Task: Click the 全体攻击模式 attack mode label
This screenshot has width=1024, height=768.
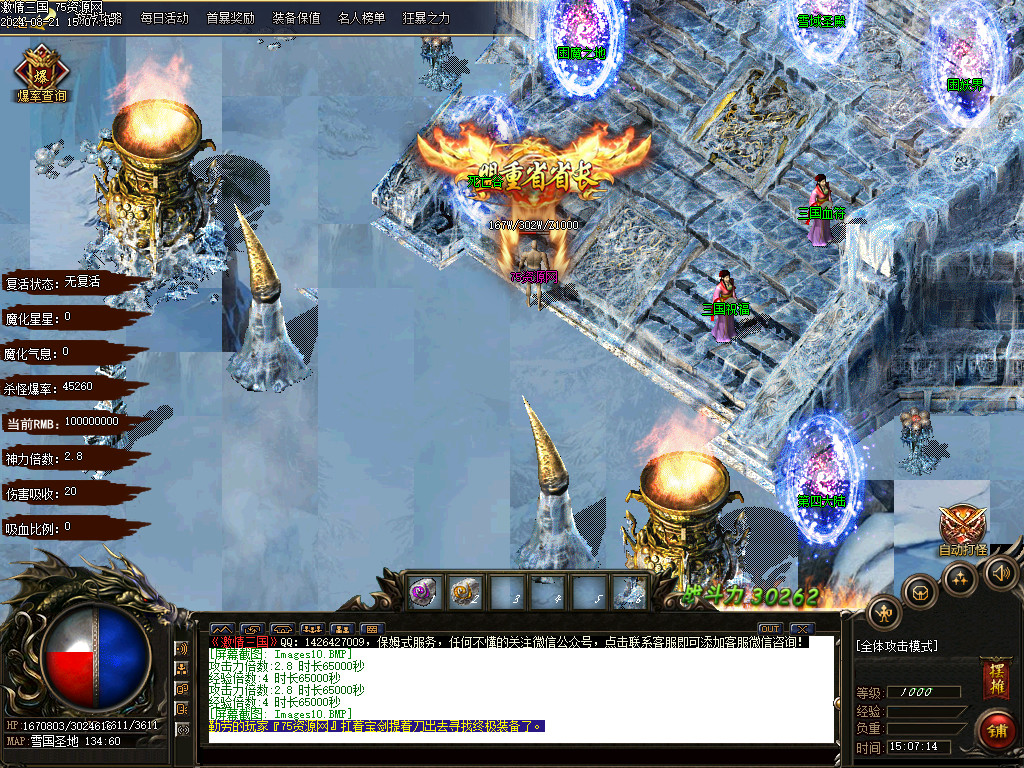Action: 897,647
